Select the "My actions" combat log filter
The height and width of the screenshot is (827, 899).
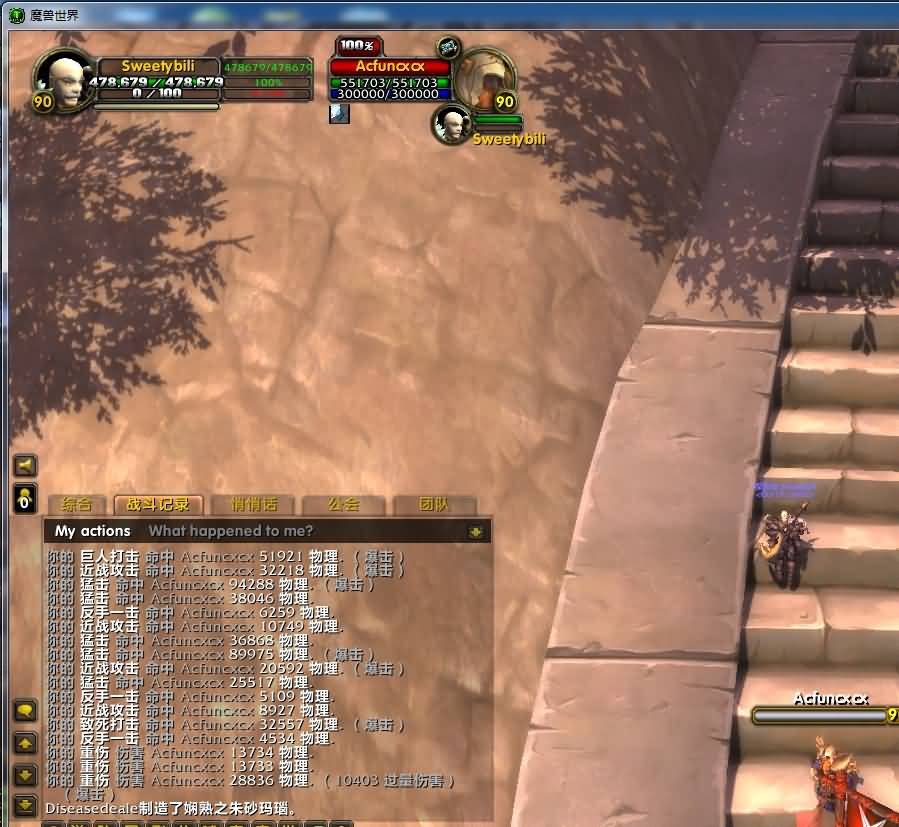point(93,531)
